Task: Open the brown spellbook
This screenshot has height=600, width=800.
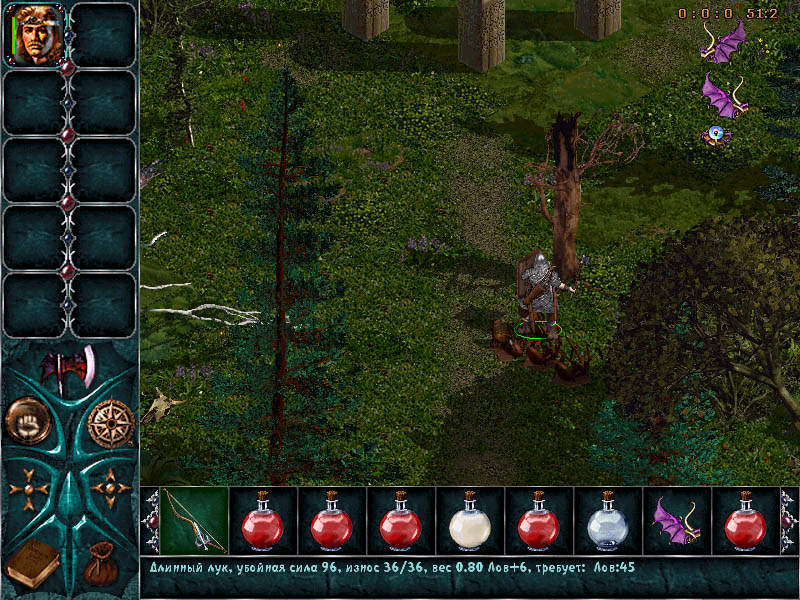Action: [x=32, y=563]
